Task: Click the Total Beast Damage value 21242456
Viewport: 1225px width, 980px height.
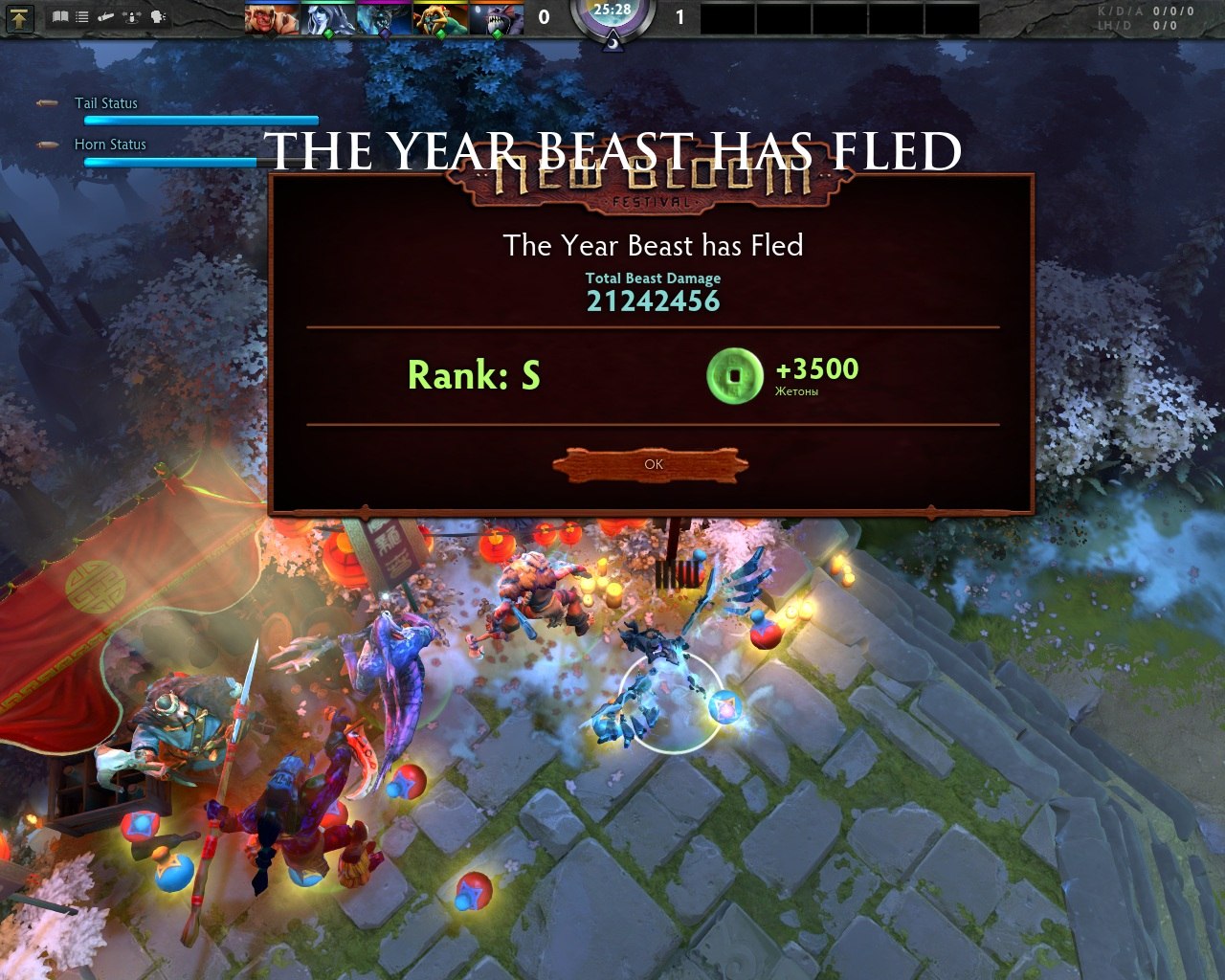Action: tap(654, 301)
